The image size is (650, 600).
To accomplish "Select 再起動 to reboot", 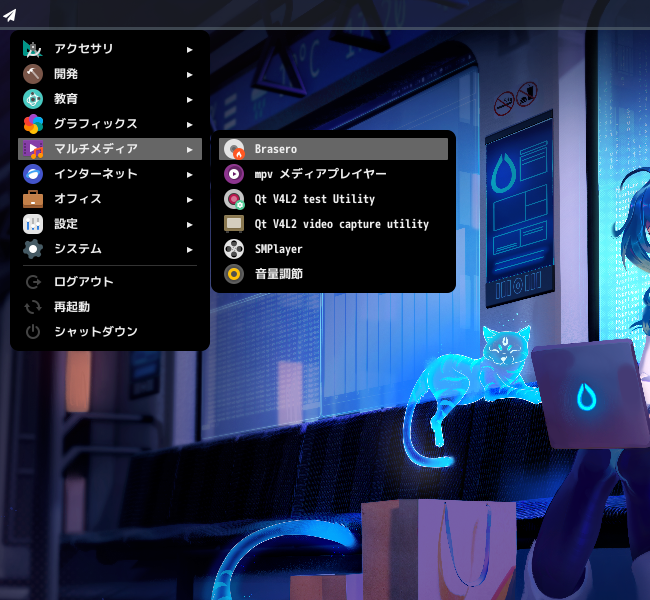I will tap(72, 307).
